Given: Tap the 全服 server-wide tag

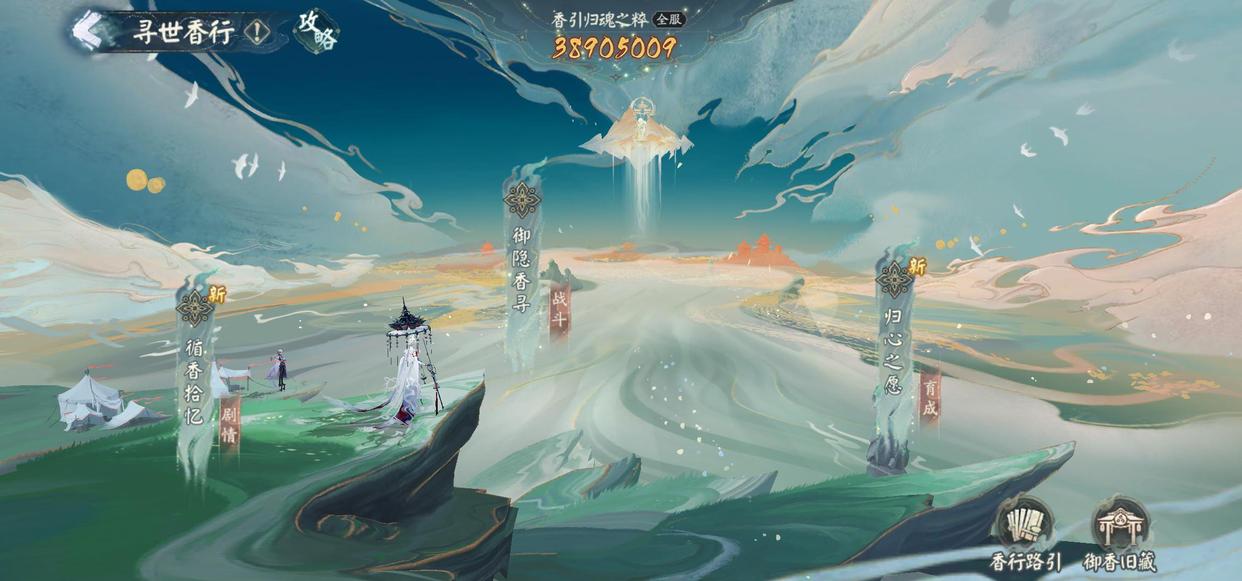Looking at the screenshot, I should 669,19.
